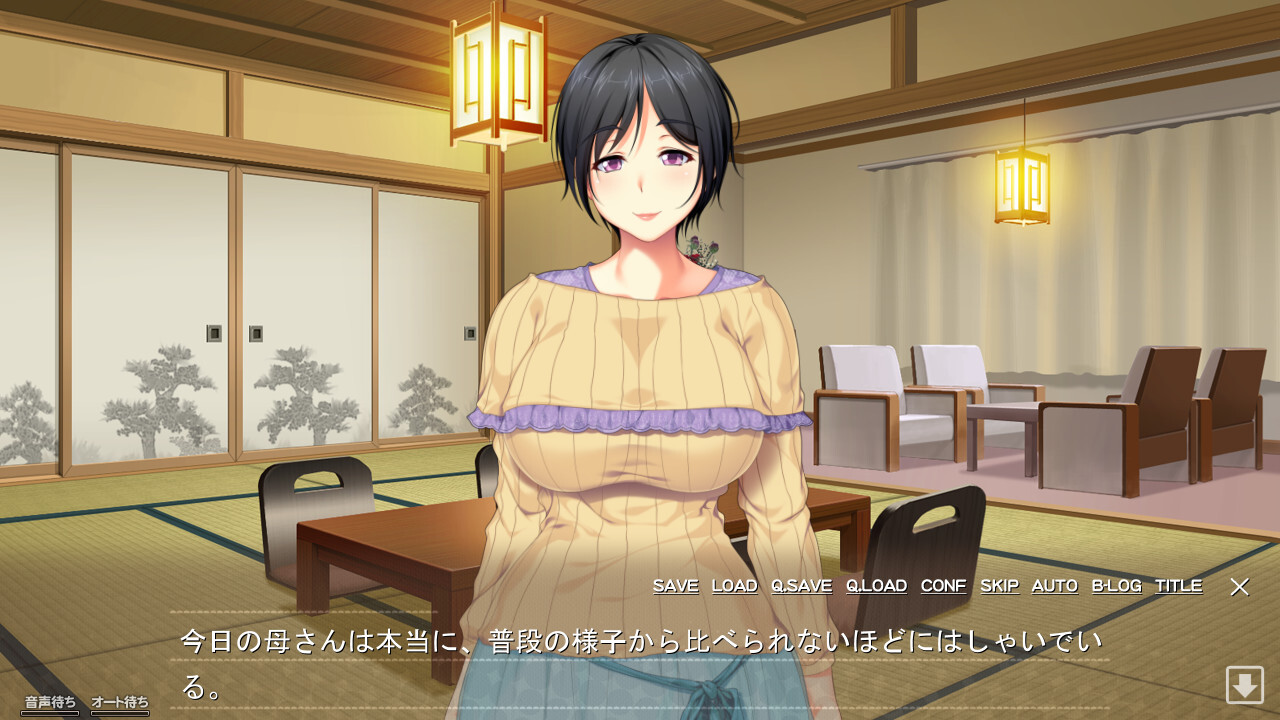Toggle the オート待ち auto wait option

(x=120, y=703)
